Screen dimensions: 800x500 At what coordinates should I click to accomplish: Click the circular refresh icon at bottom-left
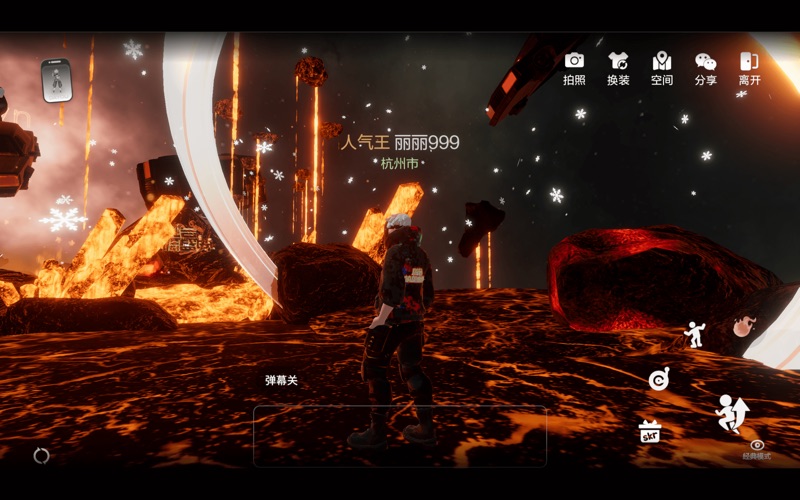pos(41,455)
